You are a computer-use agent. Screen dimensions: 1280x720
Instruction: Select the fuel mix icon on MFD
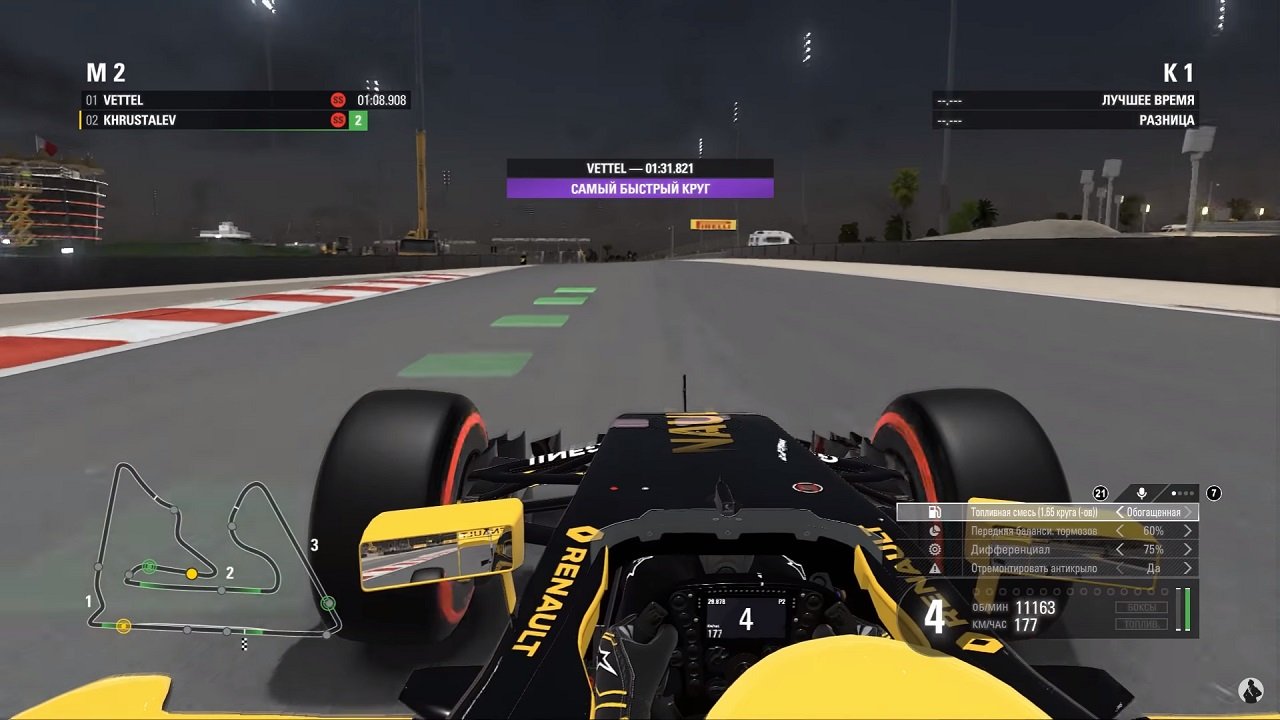[935, 512]
